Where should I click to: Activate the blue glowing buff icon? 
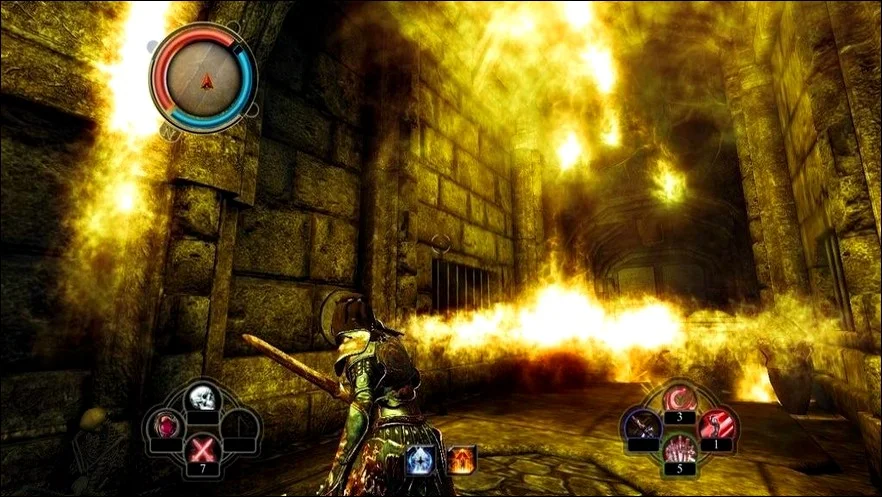[417, 459]
